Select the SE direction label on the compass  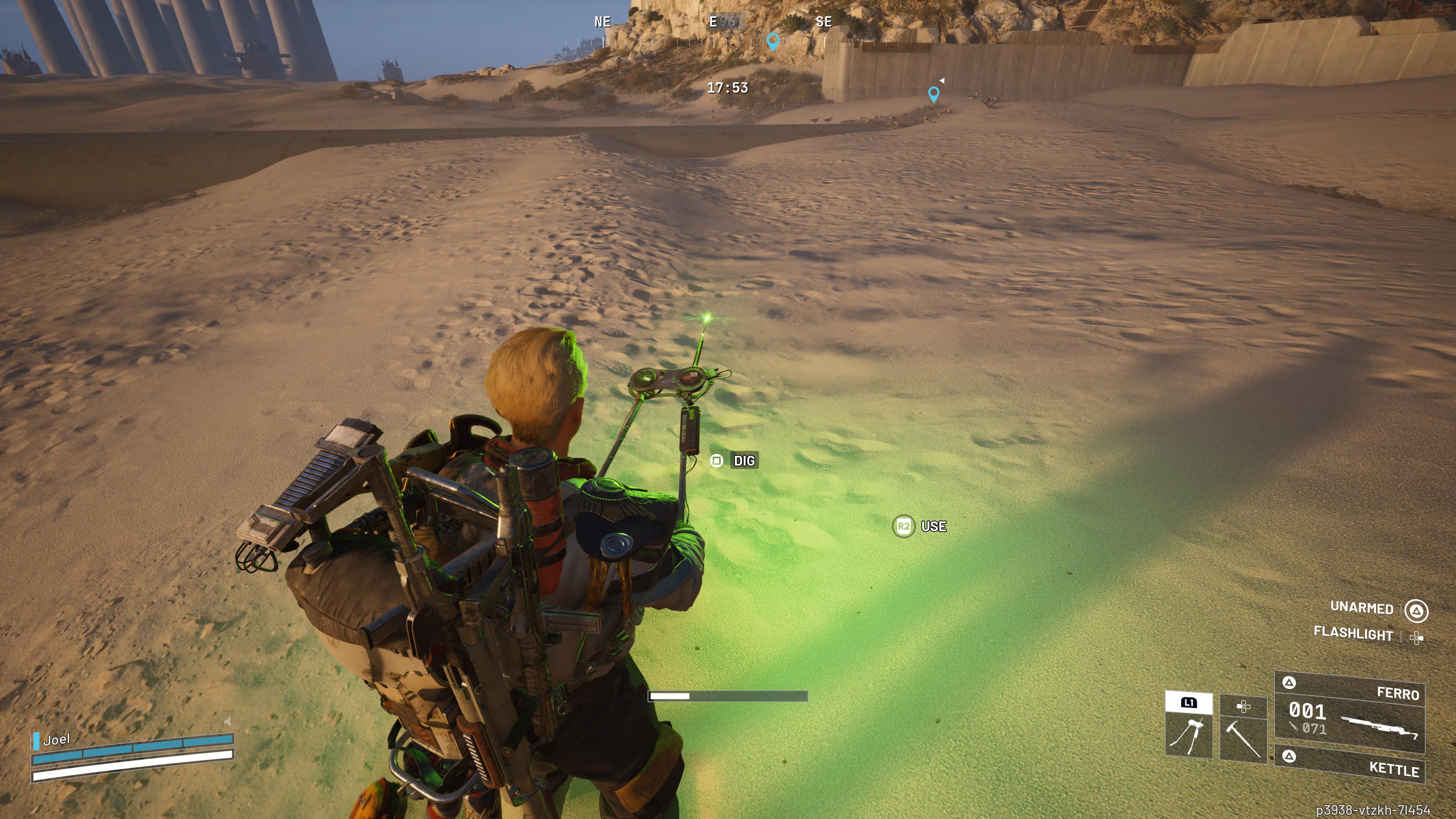click(x=824, y=22)
